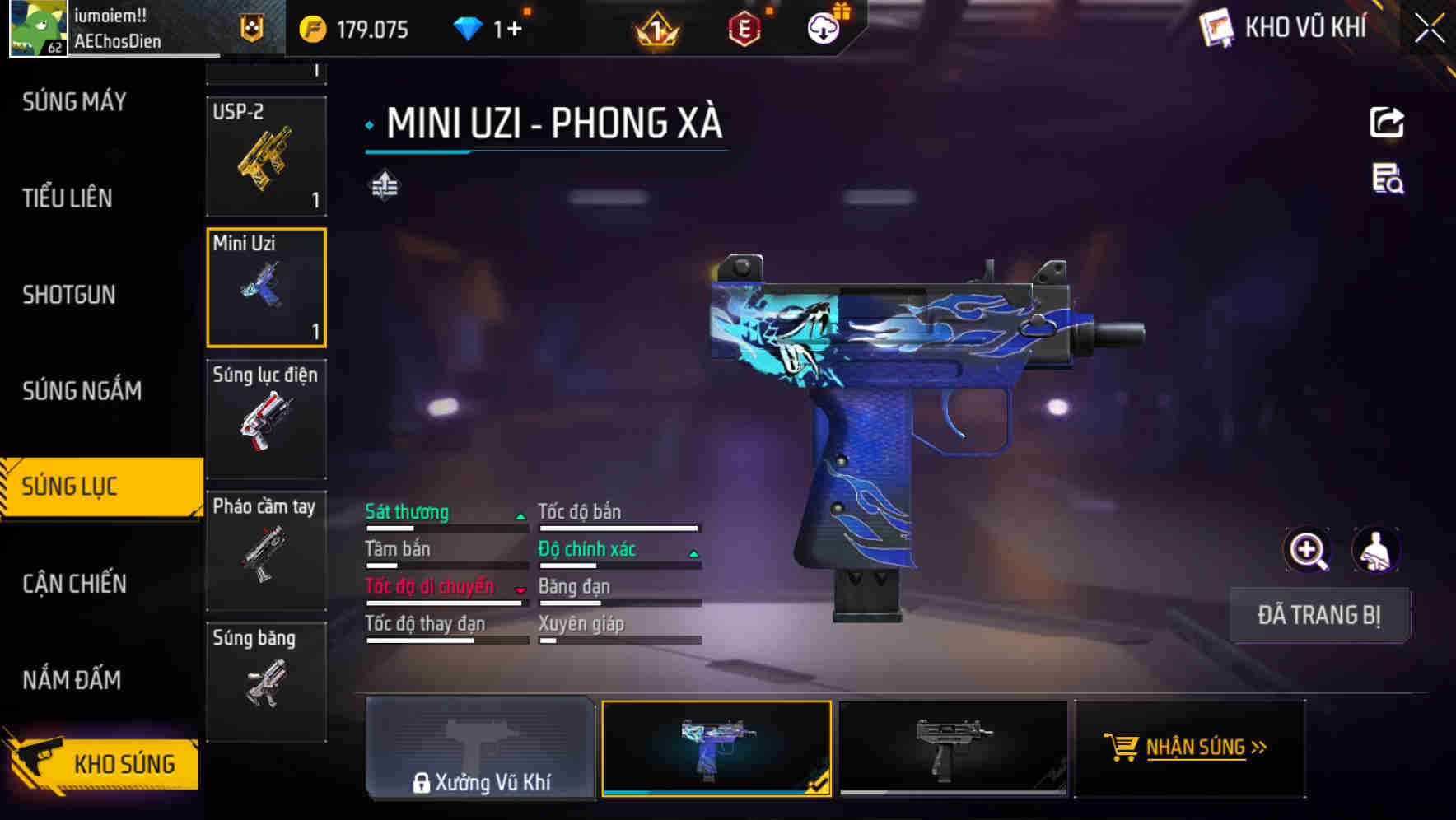Image resolution: width=1456 pixels, height=820 pixels.
Task: Click the rank crown badge icon
Action: (655, 30)
